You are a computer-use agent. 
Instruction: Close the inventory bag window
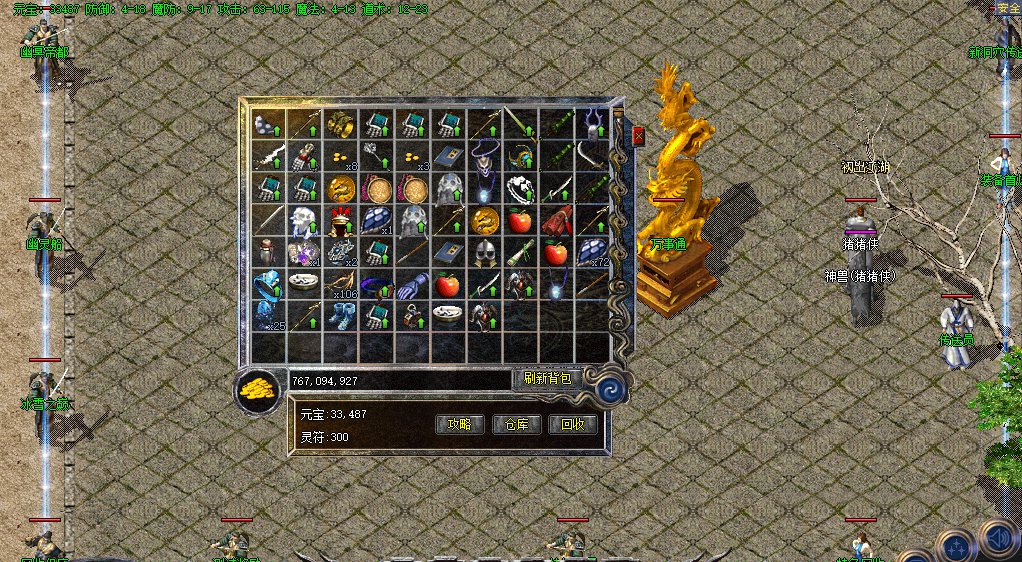click(638, 137)
